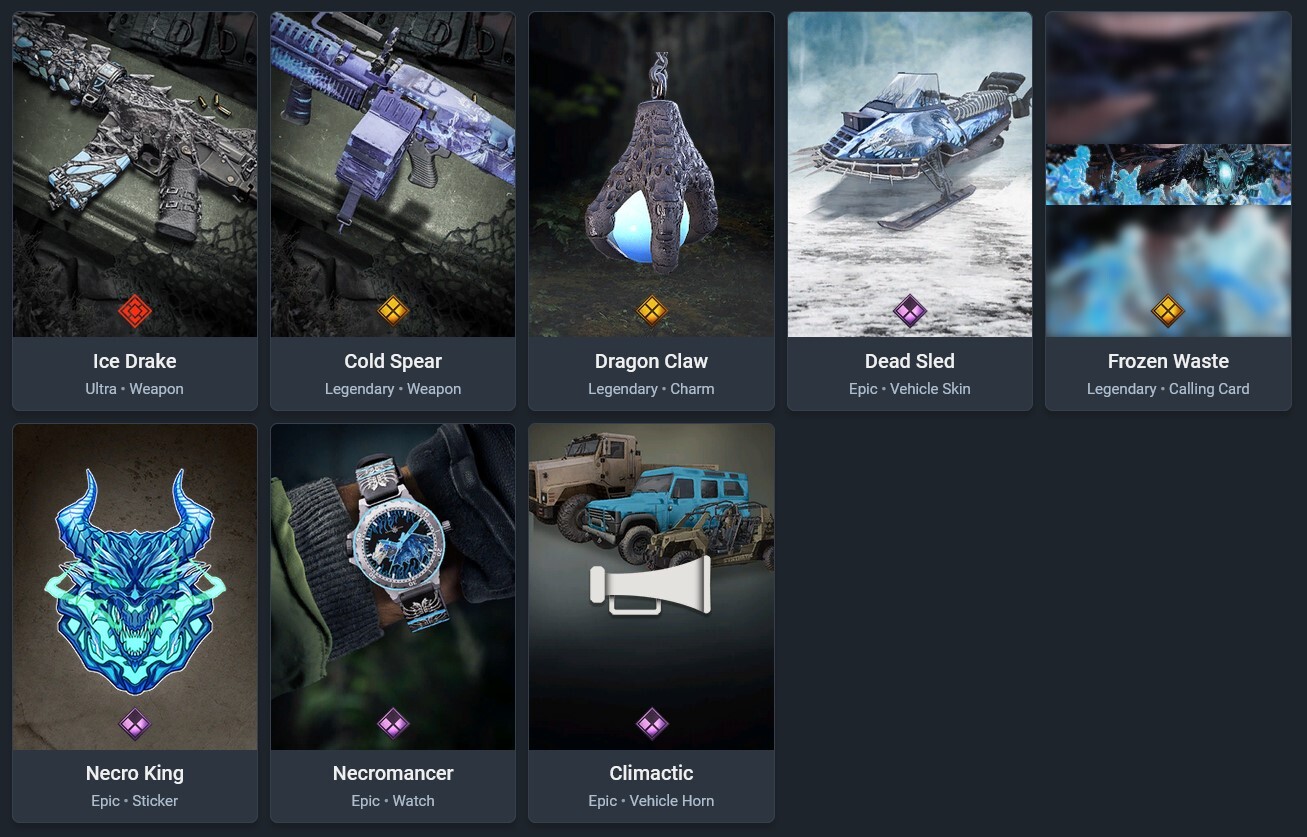Viewport: 1307px width, 837px height.
Task: Select the Frozen Waste calling card
Action: (x=1168, y=210)
